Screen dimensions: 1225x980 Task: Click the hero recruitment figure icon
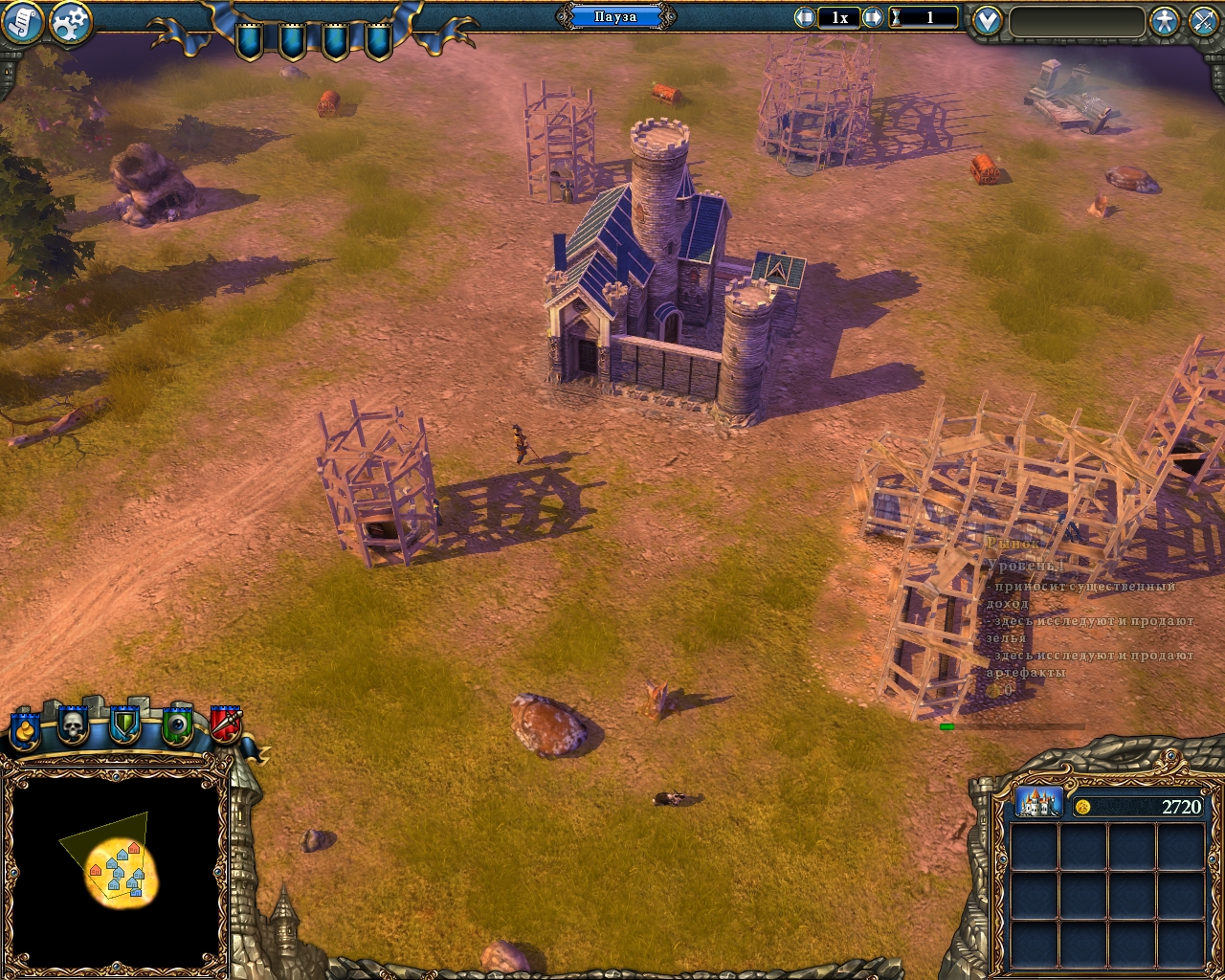(x=1164, y=21)
